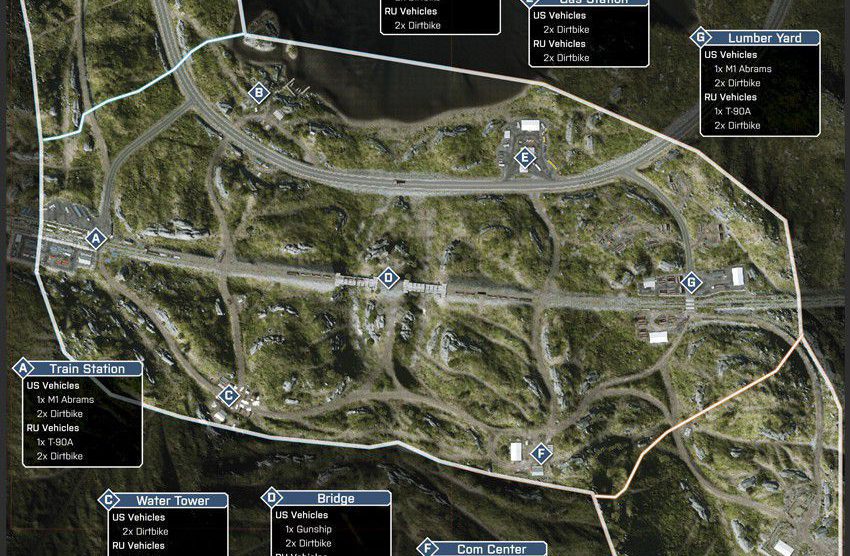Pick objective marker F on the map
Screen dimensions: 850x556
tap(540, 452)
